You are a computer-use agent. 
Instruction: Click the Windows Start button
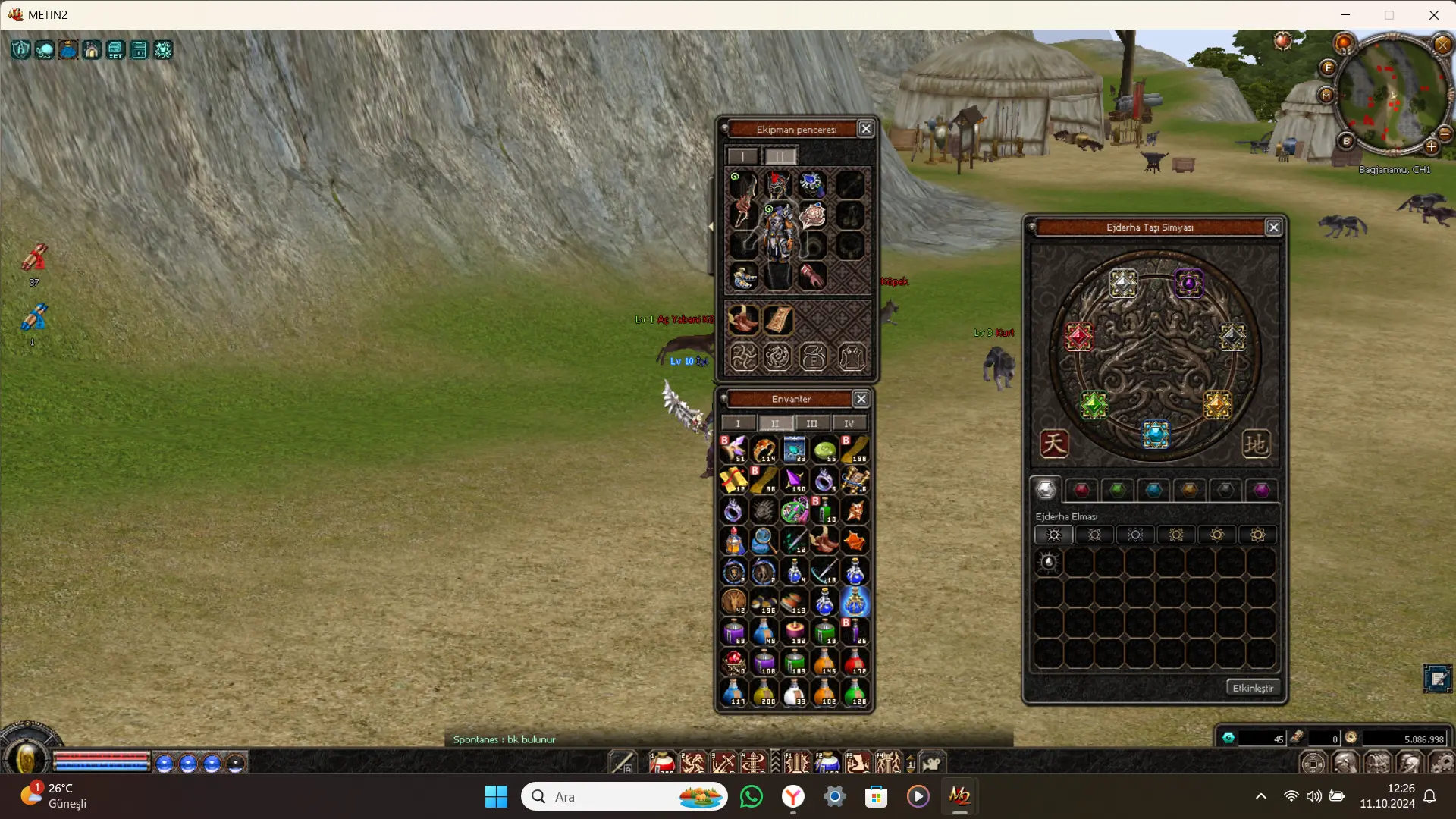(496, 796)
